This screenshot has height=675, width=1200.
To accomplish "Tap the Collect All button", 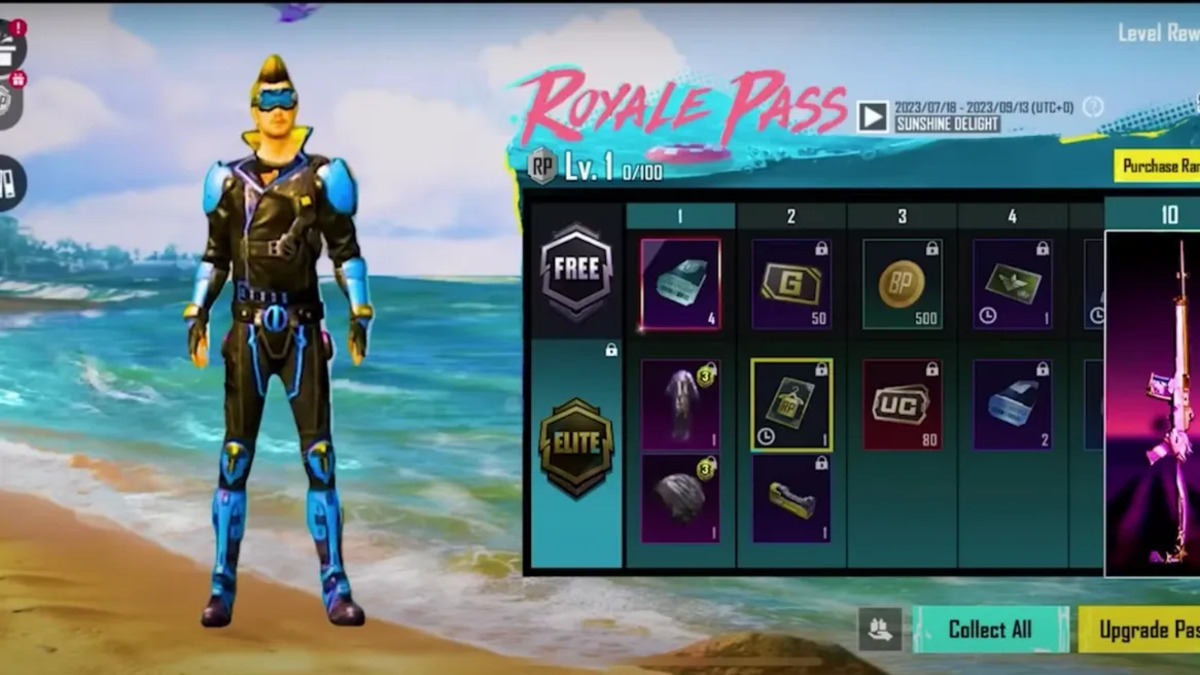I will pos(989,629).
